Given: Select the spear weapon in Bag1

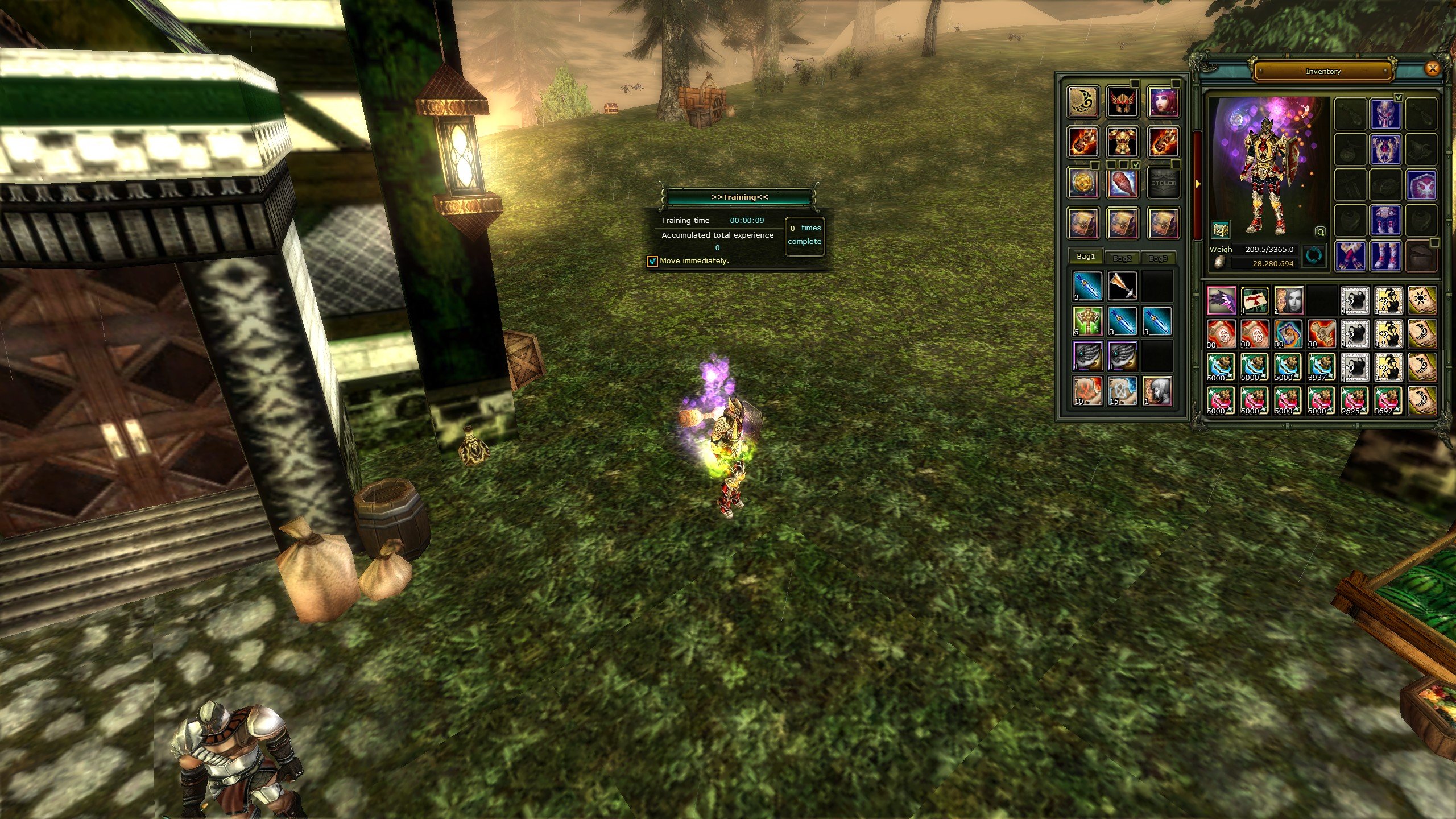Looking at the screenshot, I should (x=1122, y=286).
